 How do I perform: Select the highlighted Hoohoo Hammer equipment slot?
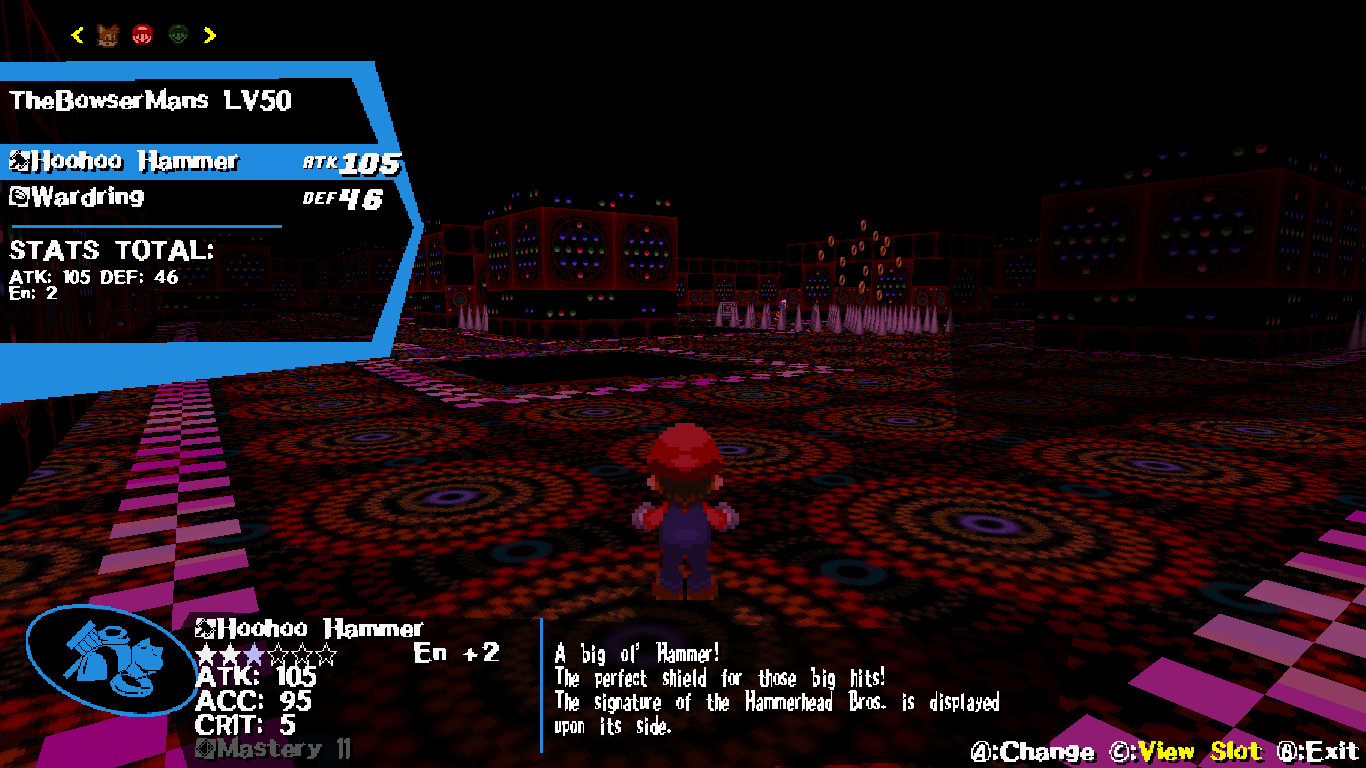[x=150, y=160]
